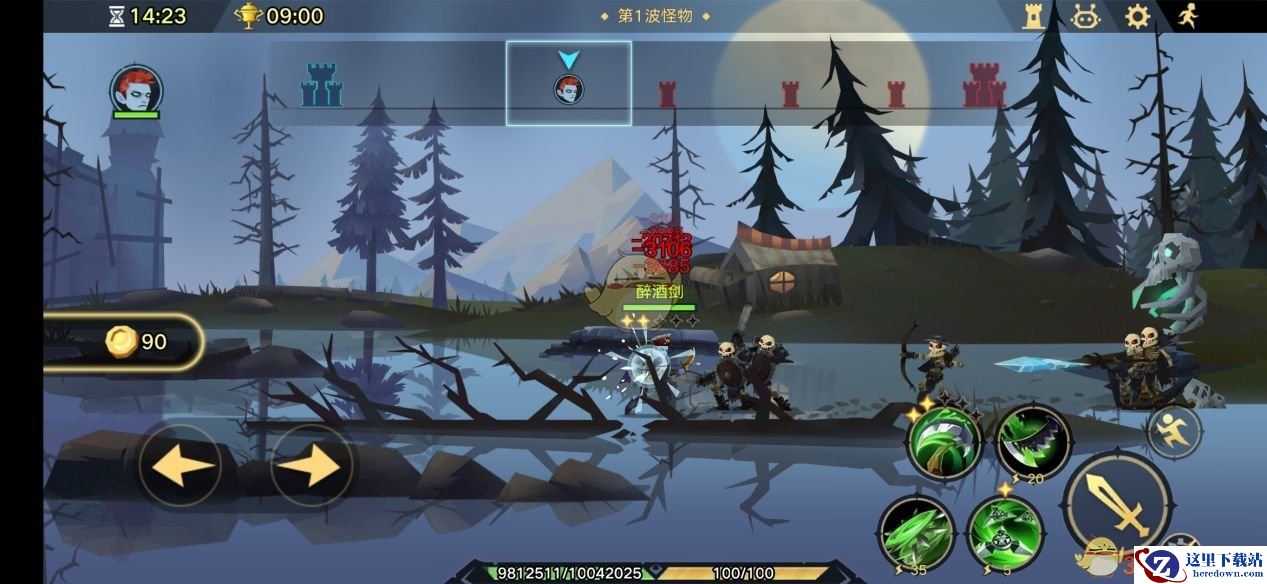Toggle the robot auto-battle icon
This screenshot has height=584, width=1267.
click(1085, 16)
